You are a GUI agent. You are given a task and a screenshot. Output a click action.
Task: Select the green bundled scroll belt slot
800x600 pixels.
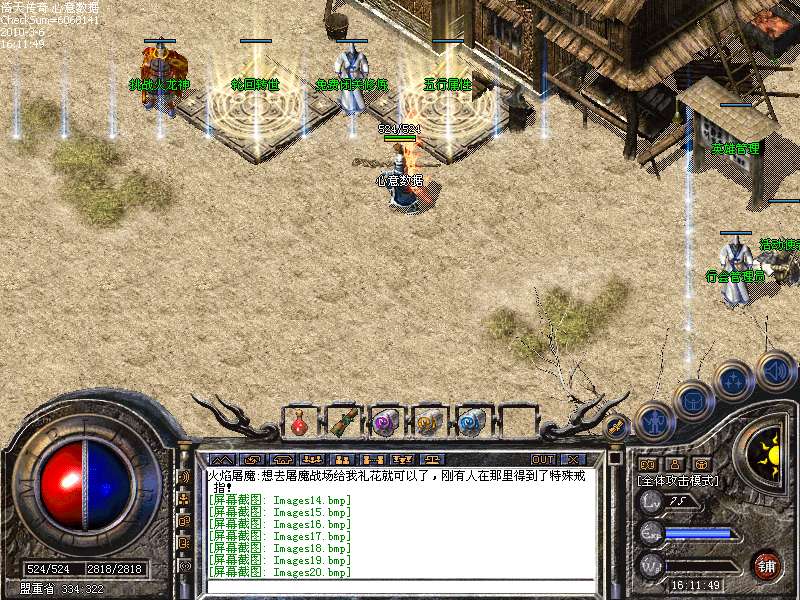click(343, 422)
